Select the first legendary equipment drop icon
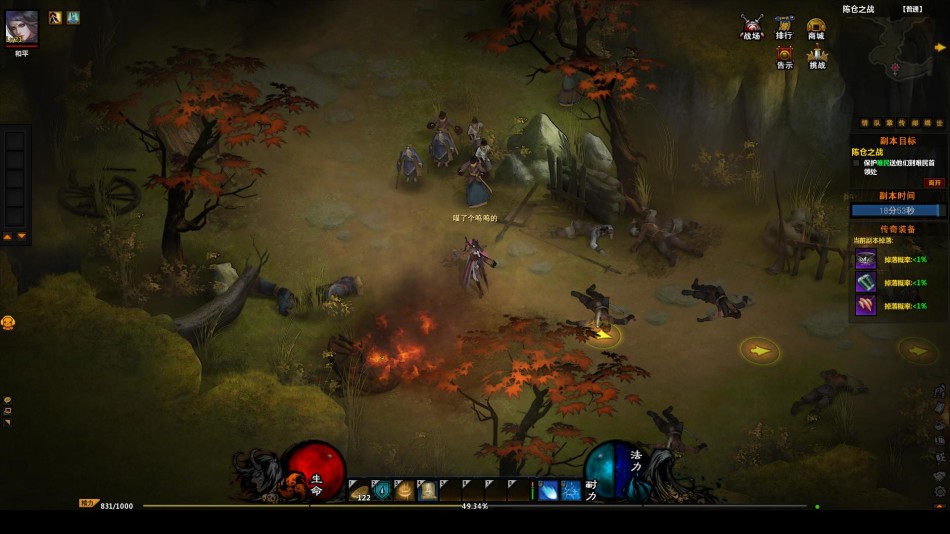Screen dimensions: 950x534 pos(865,259)
